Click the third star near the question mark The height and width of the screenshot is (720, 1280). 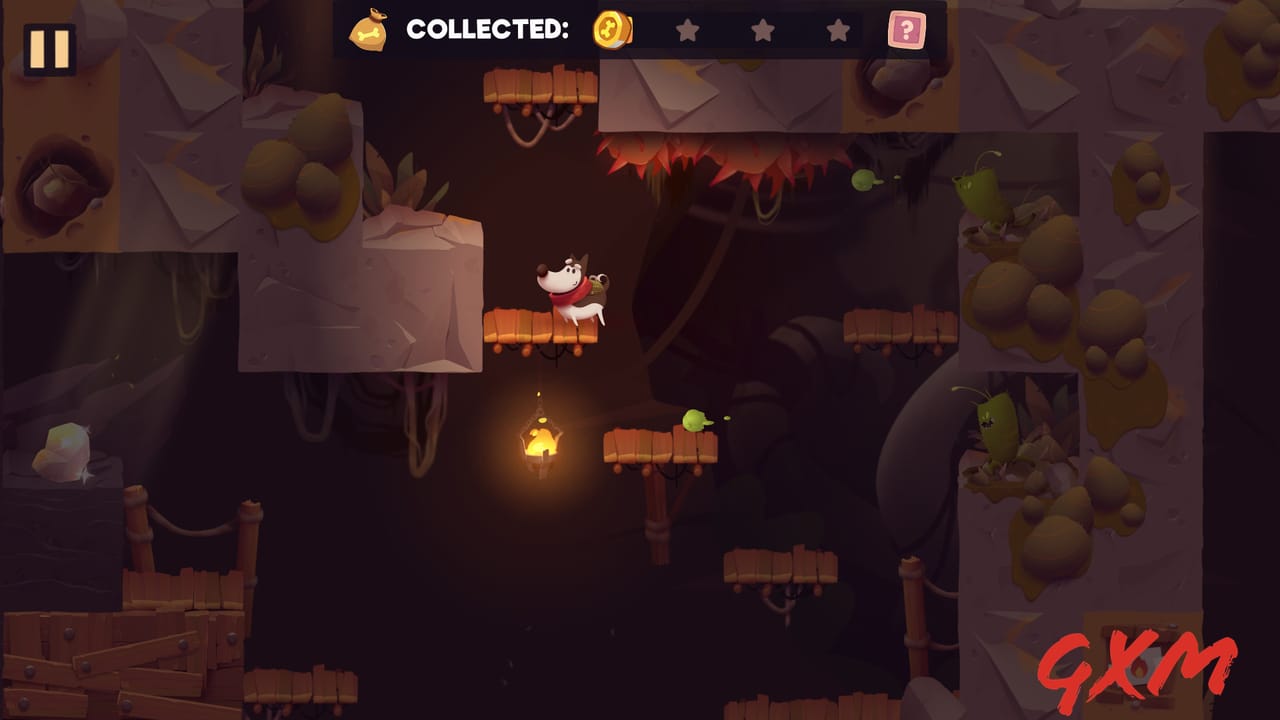[839, 31]
